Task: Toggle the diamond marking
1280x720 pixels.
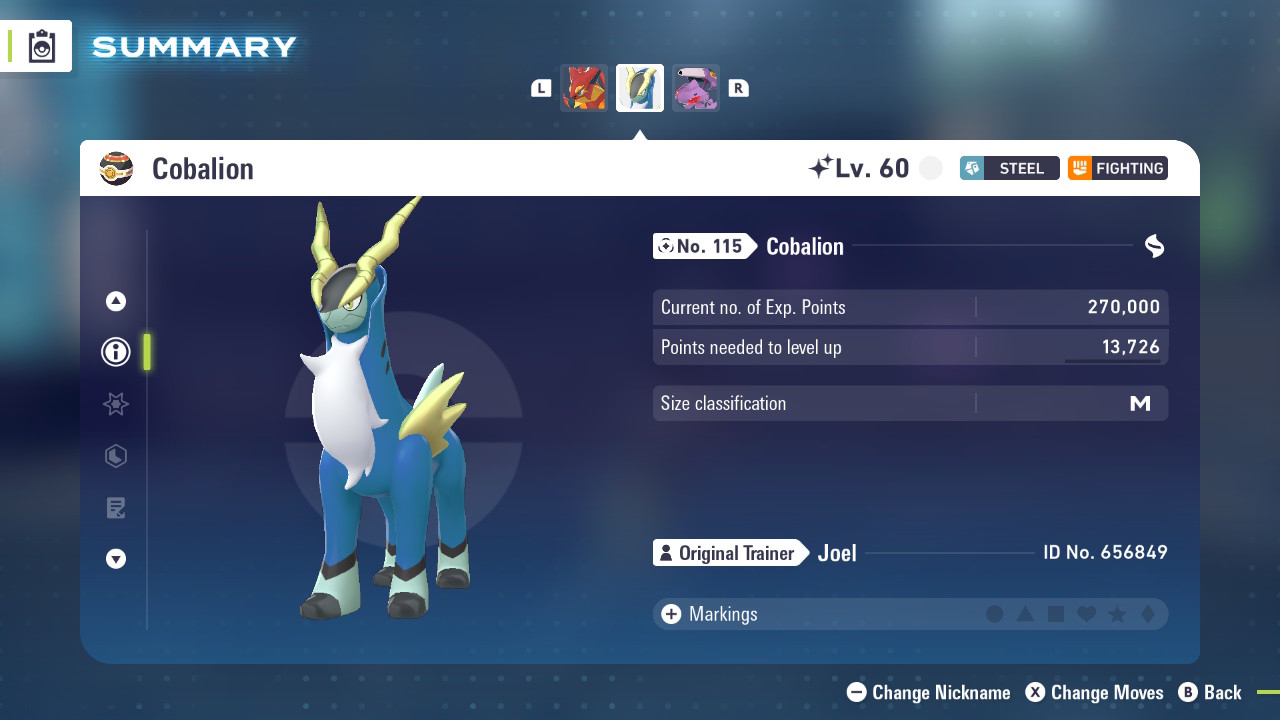Action: 1148,614
